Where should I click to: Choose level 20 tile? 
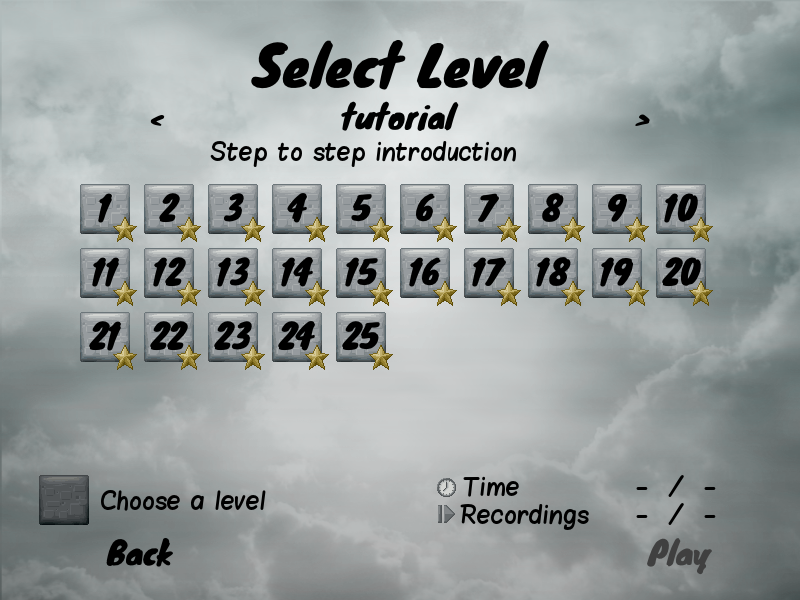681,273
